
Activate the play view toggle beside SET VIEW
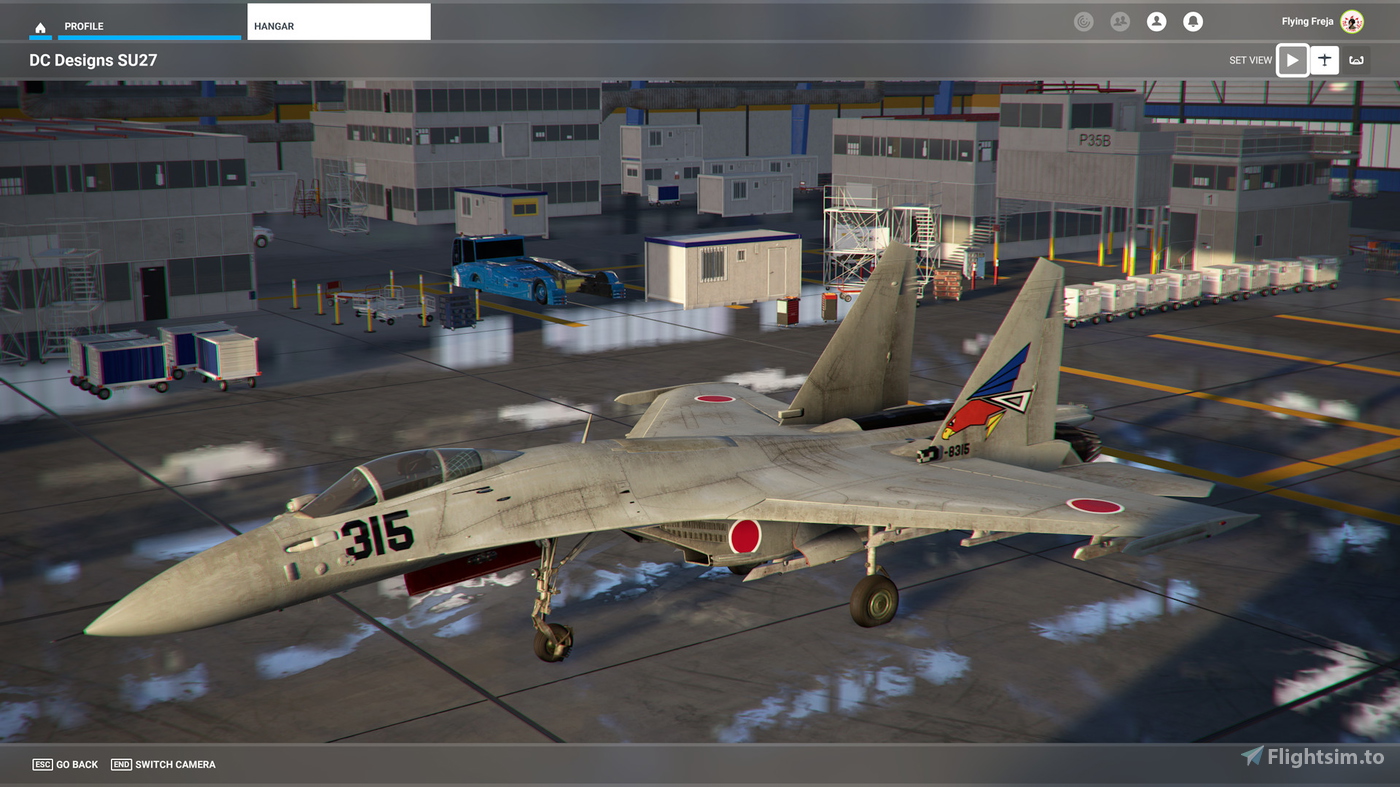click(1292, 60)
